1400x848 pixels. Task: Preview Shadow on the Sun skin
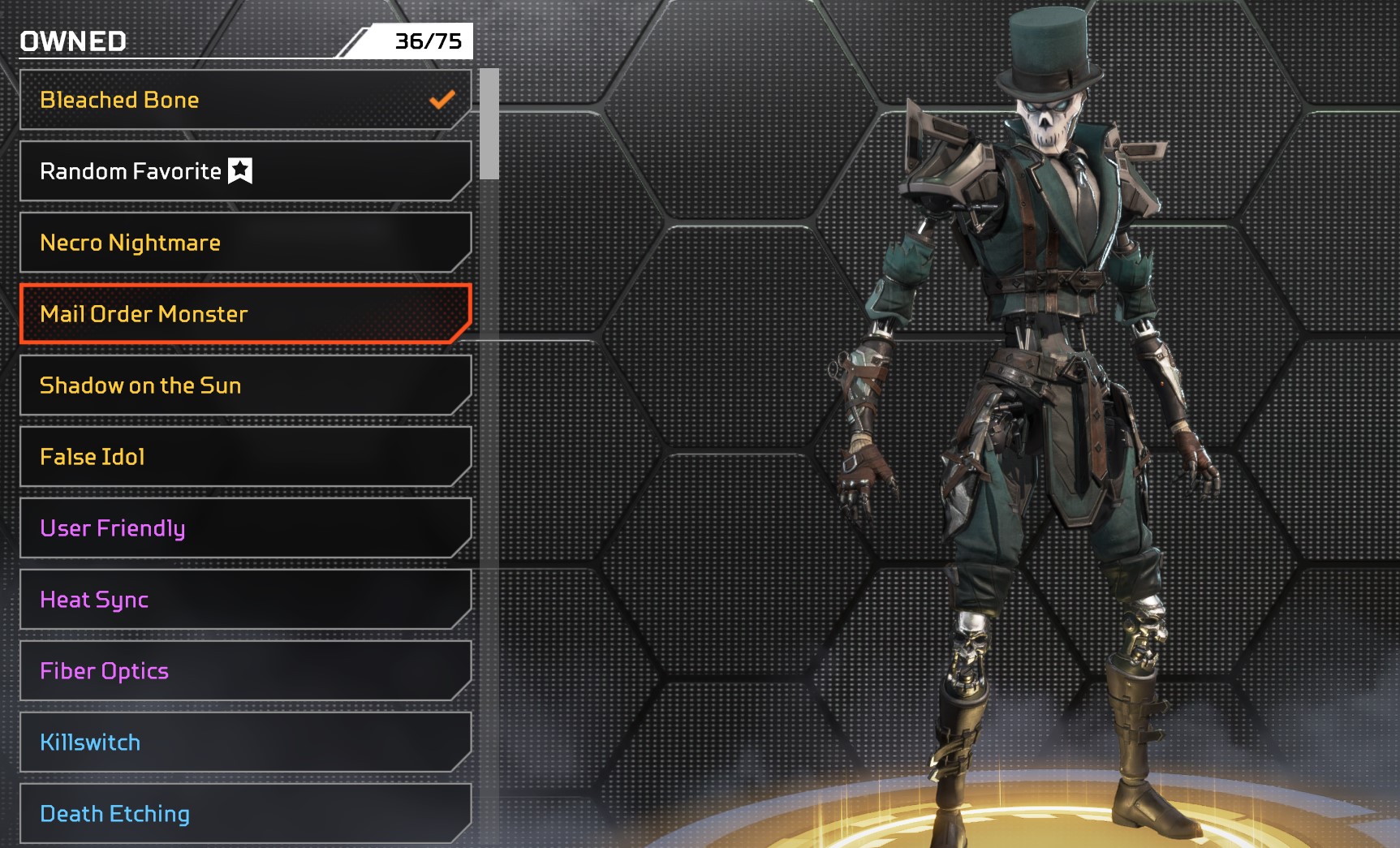click(243, 385)
